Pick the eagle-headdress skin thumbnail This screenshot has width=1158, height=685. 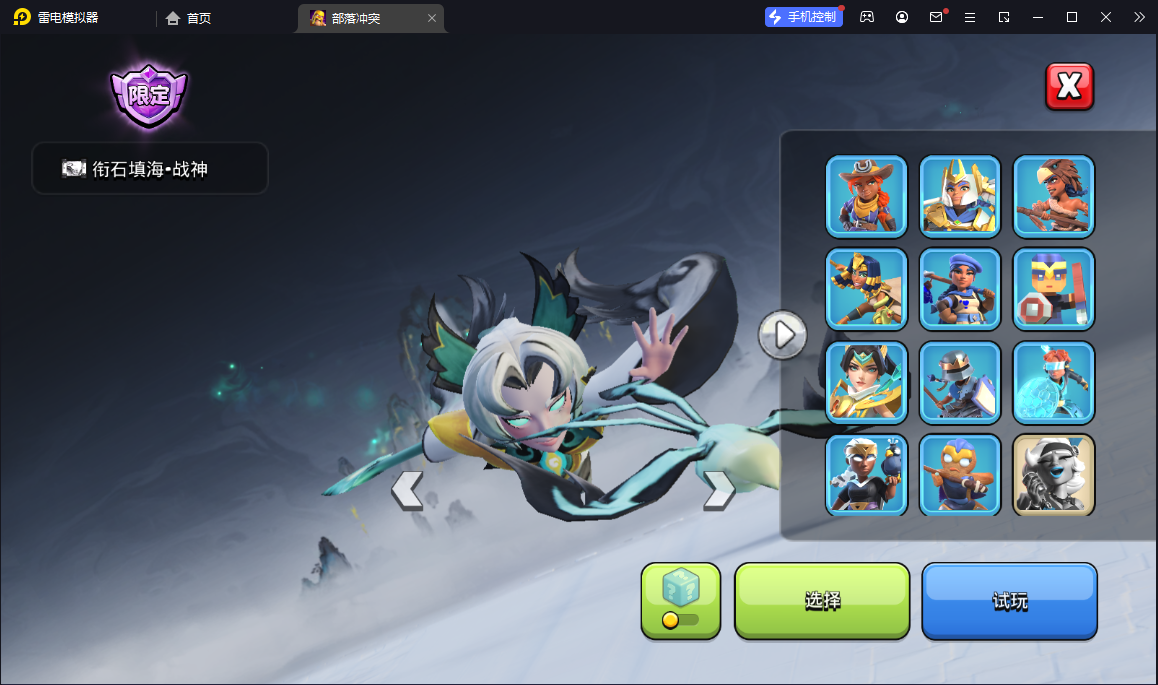(1053, 195)
